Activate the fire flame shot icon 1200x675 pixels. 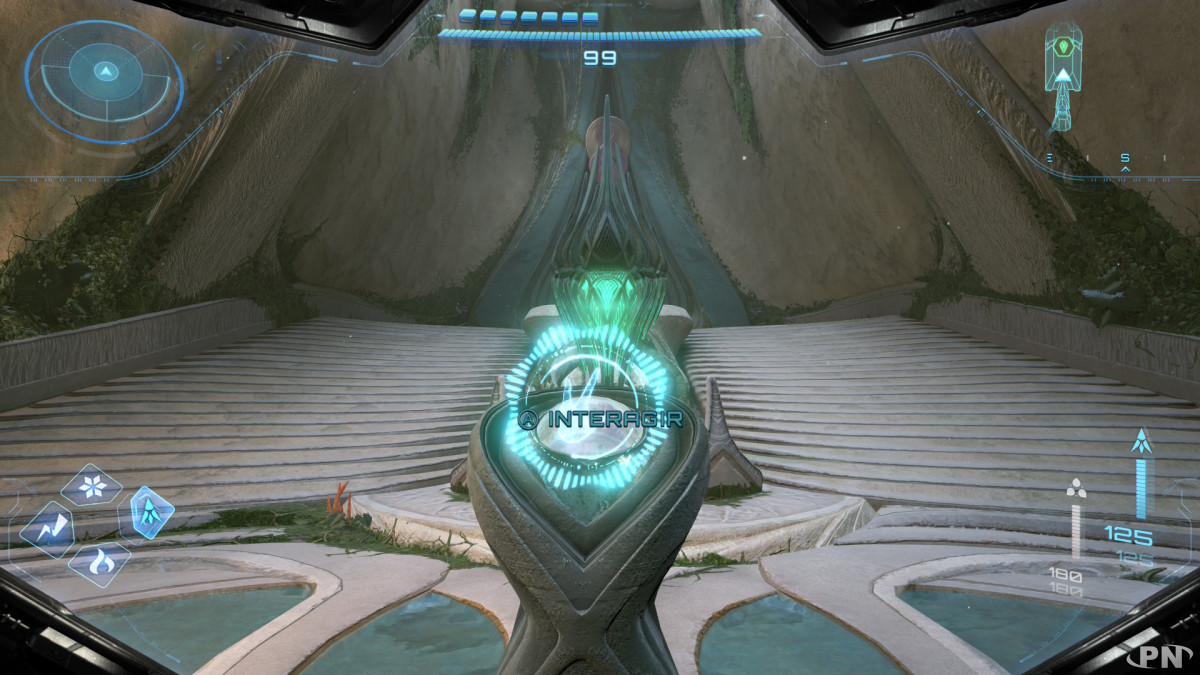(x=99, y=565)
